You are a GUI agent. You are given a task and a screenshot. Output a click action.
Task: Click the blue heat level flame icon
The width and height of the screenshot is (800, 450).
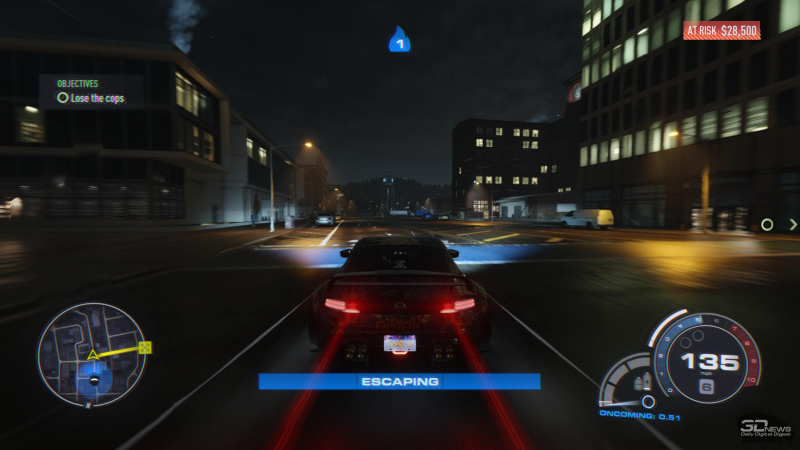pos(399,40)
